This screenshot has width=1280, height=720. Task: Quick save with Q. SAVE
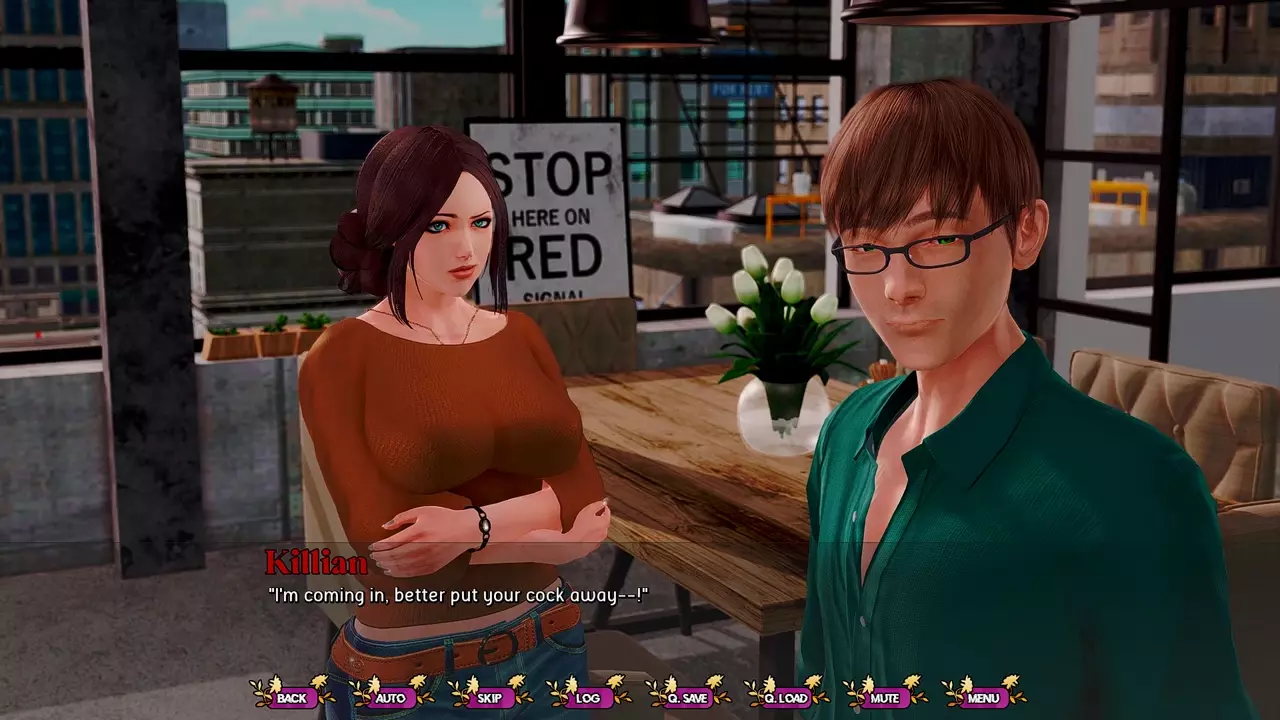687,697
